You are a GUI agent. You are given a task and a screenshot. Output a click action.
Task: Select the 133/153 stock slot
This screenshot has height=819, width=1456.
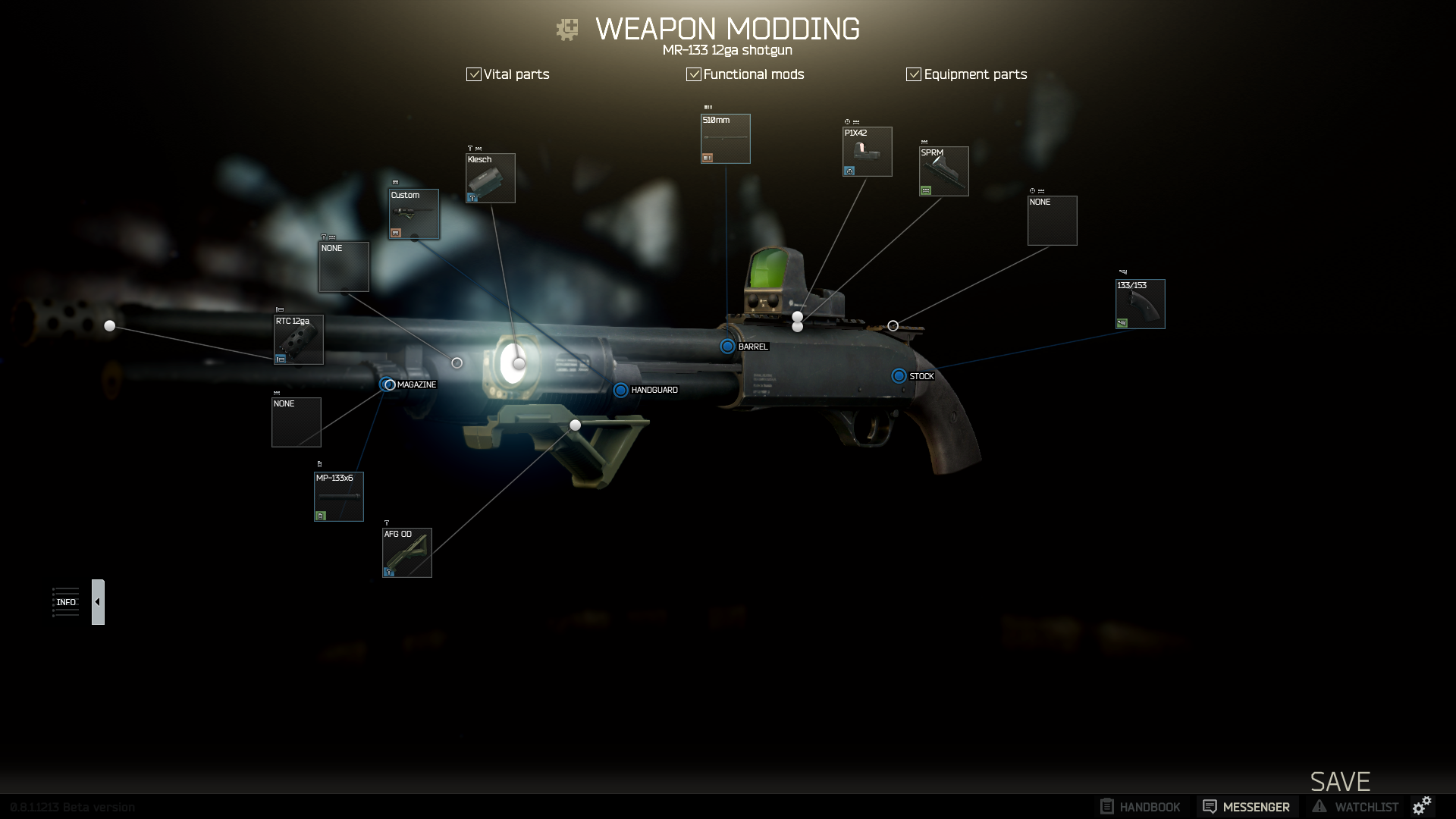pos(1140,304)
